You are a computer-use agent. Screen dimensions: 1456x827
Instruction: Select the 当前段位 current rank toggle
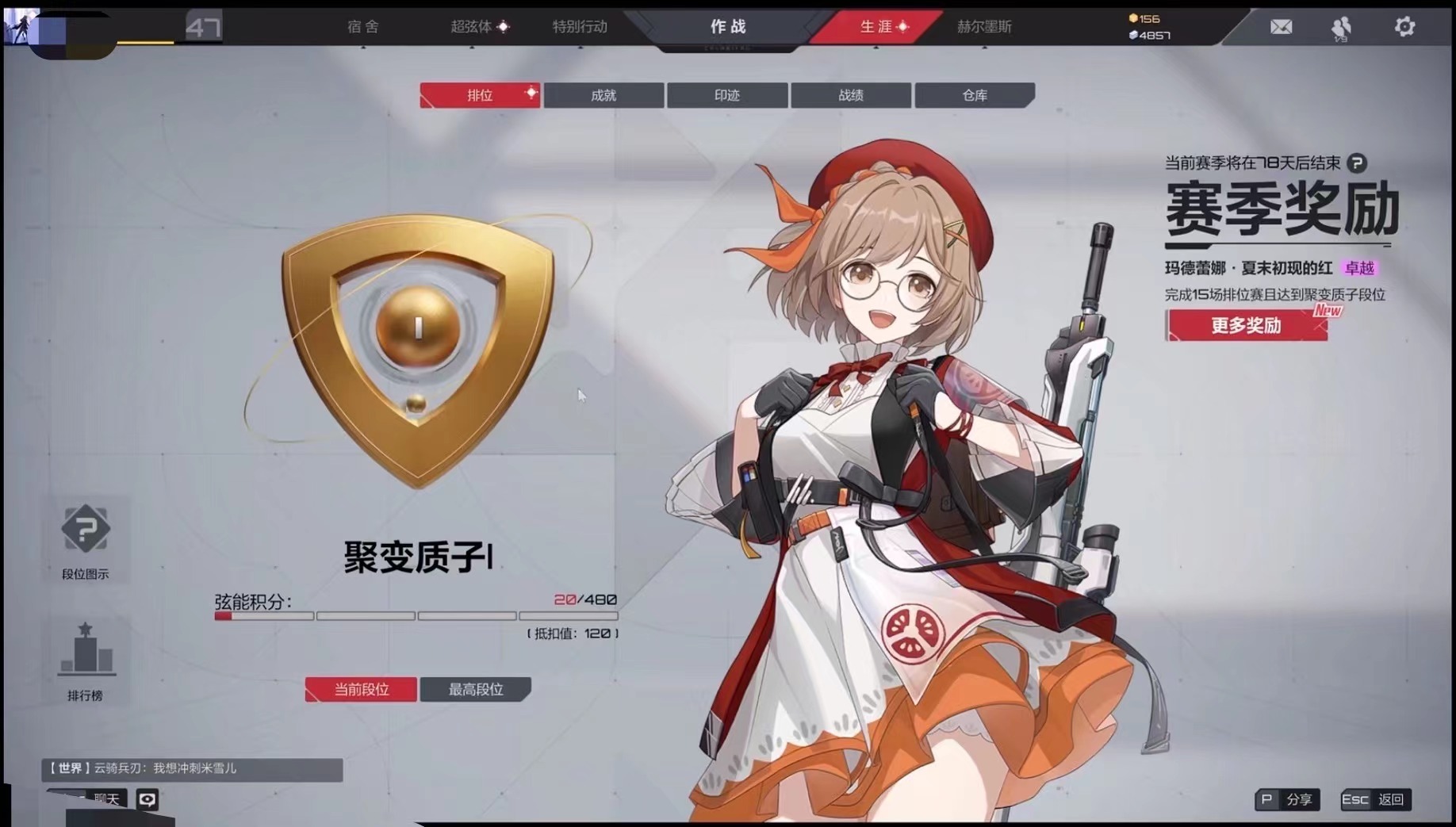pyautogui.click(x=361, y=689)
